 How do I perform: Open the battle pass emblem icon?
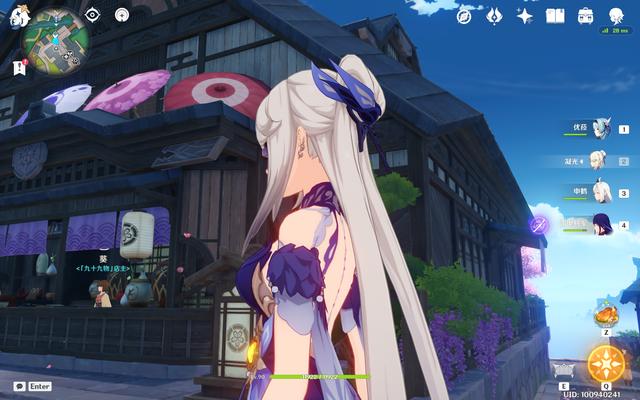494,16
